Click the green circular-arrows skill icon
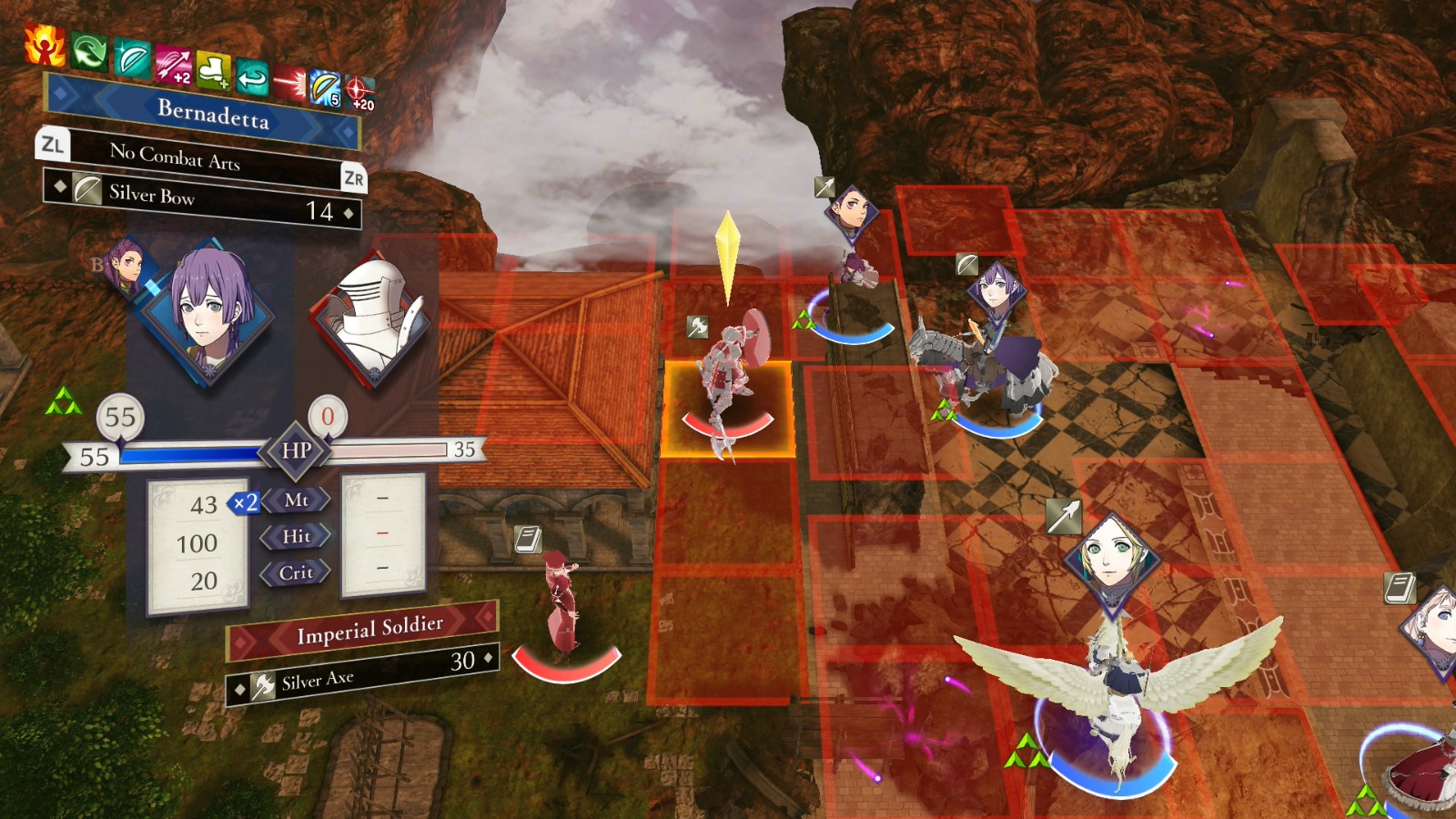The height and width of the screenshot is (819, 1456). tap(88, 51)
